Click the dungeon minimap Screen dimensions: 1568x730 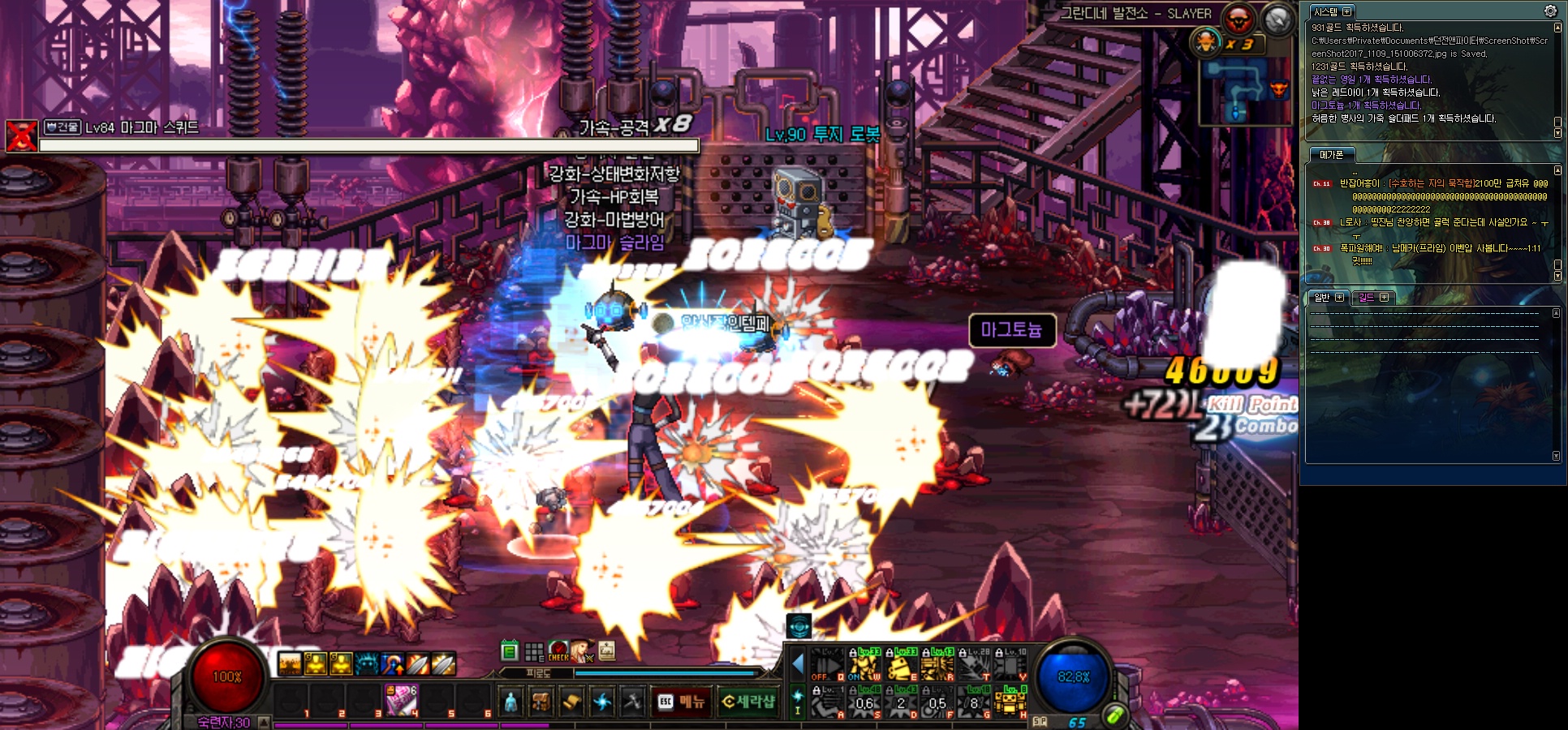1245,91
